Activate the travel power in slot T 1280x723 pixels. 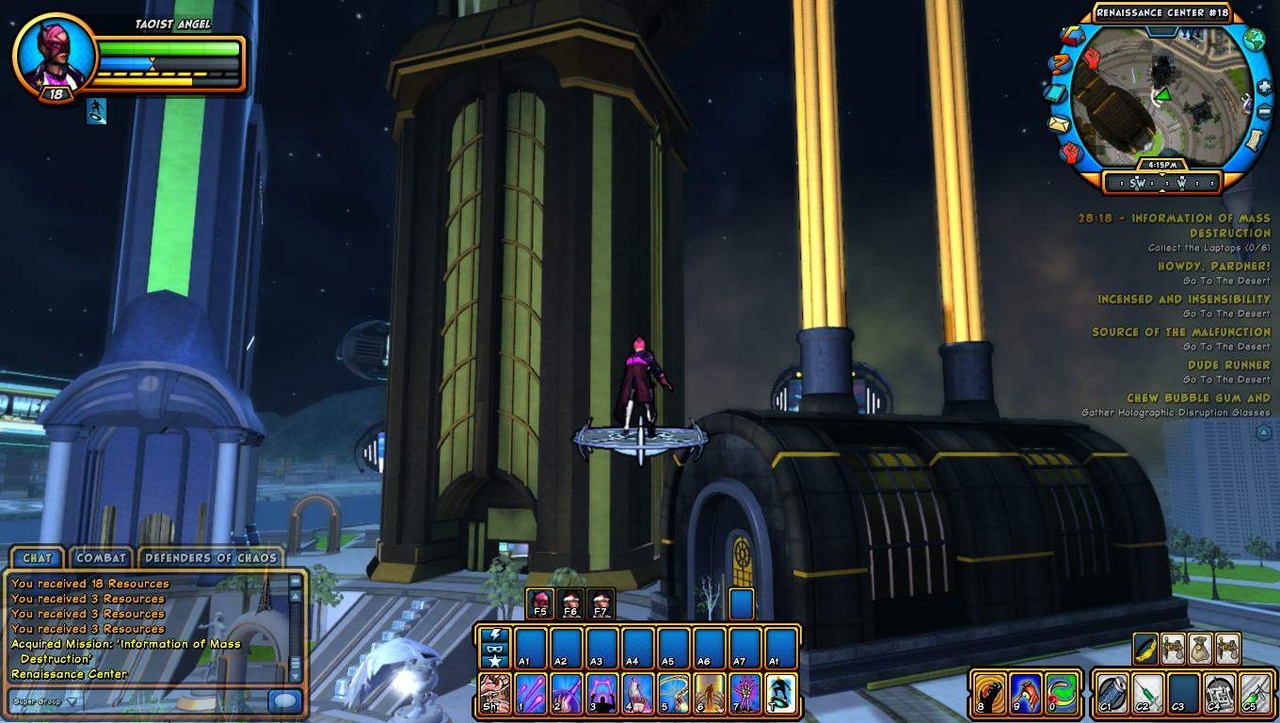(780, 694)
